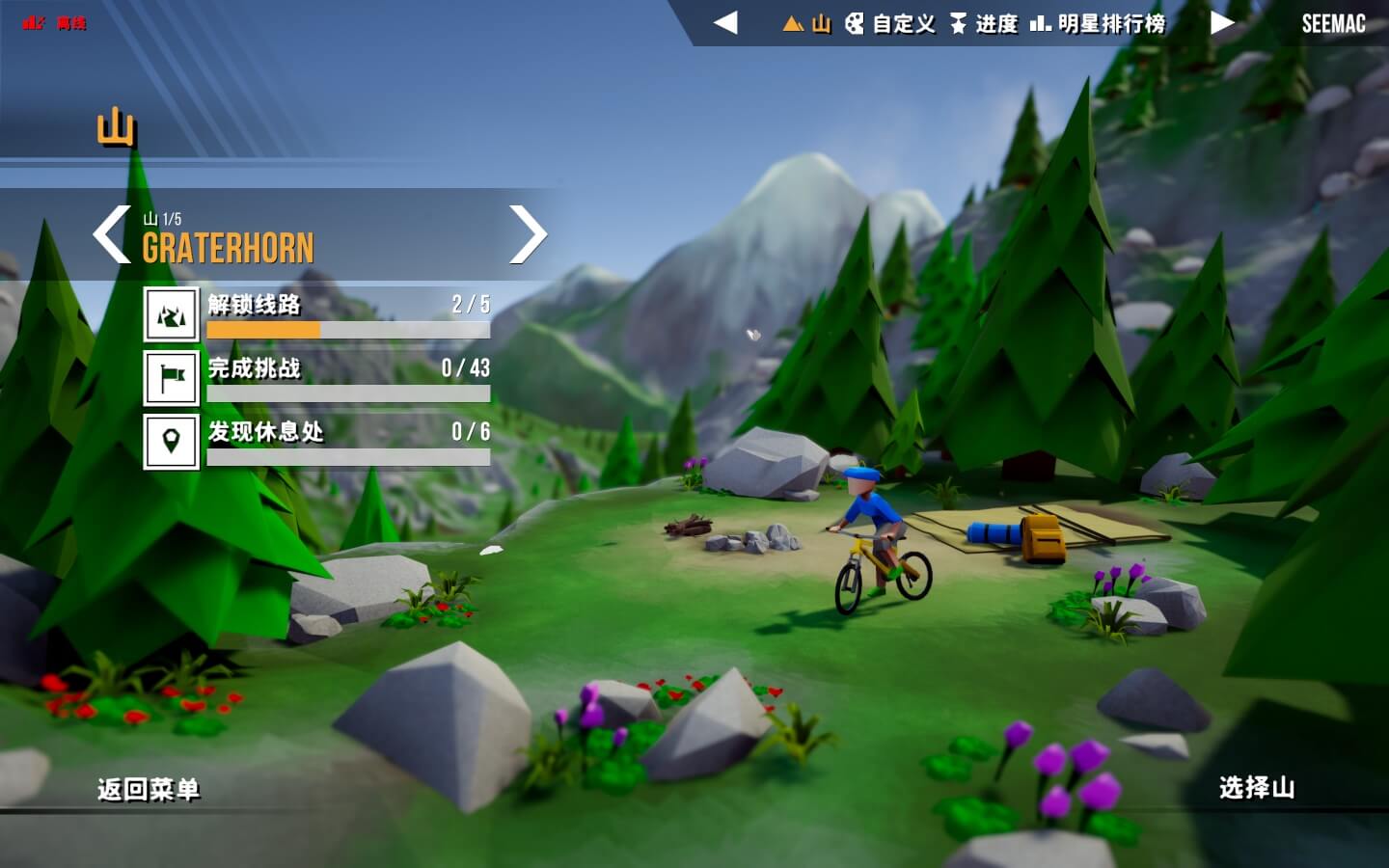Open the 明星排行榜 leaderboard tab
Viewport: 1389px width, 868px height.
1098,23
